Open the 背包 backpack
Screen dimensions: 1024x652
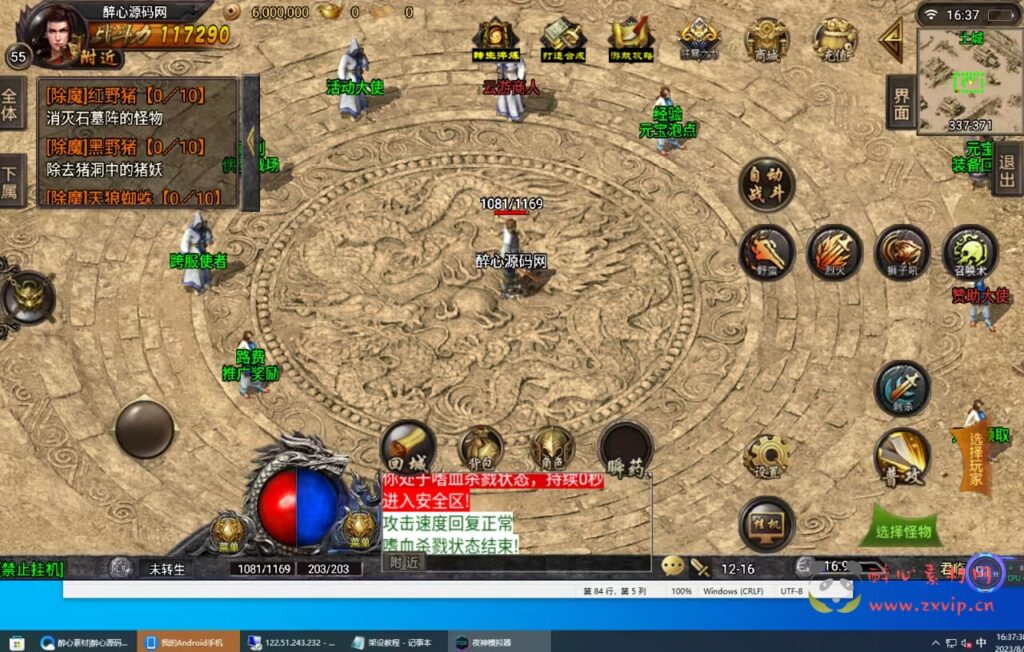pyautogui.click(x=480, y=449)
